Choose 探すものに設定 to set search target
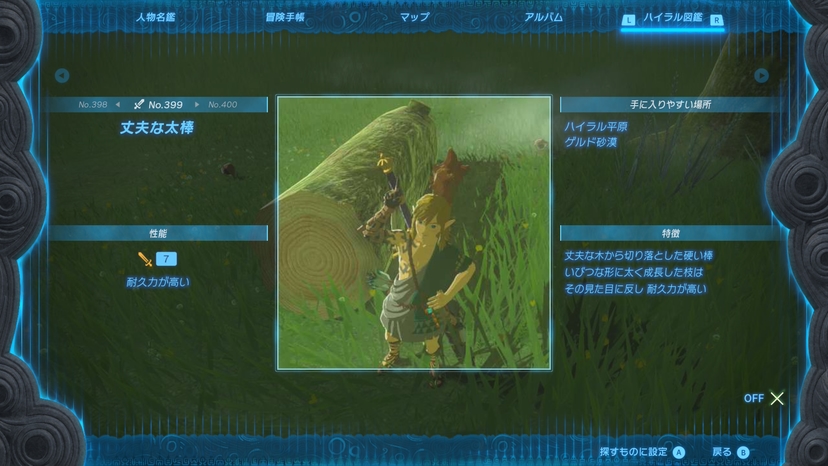Viewport: 828px width, 466px height. 642,452
